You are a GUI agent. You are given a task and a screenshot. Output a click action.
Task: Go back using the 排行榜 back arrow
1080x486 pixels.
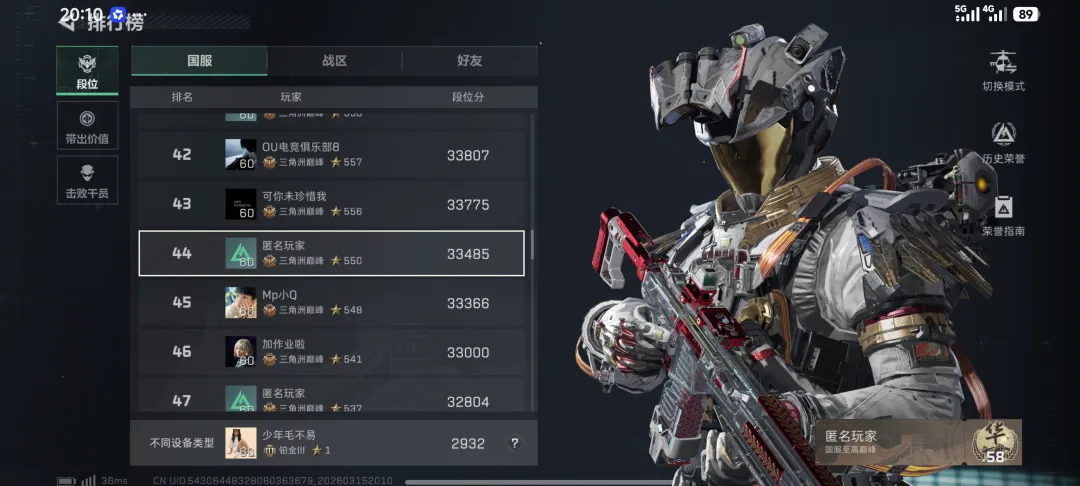[67, 19]
